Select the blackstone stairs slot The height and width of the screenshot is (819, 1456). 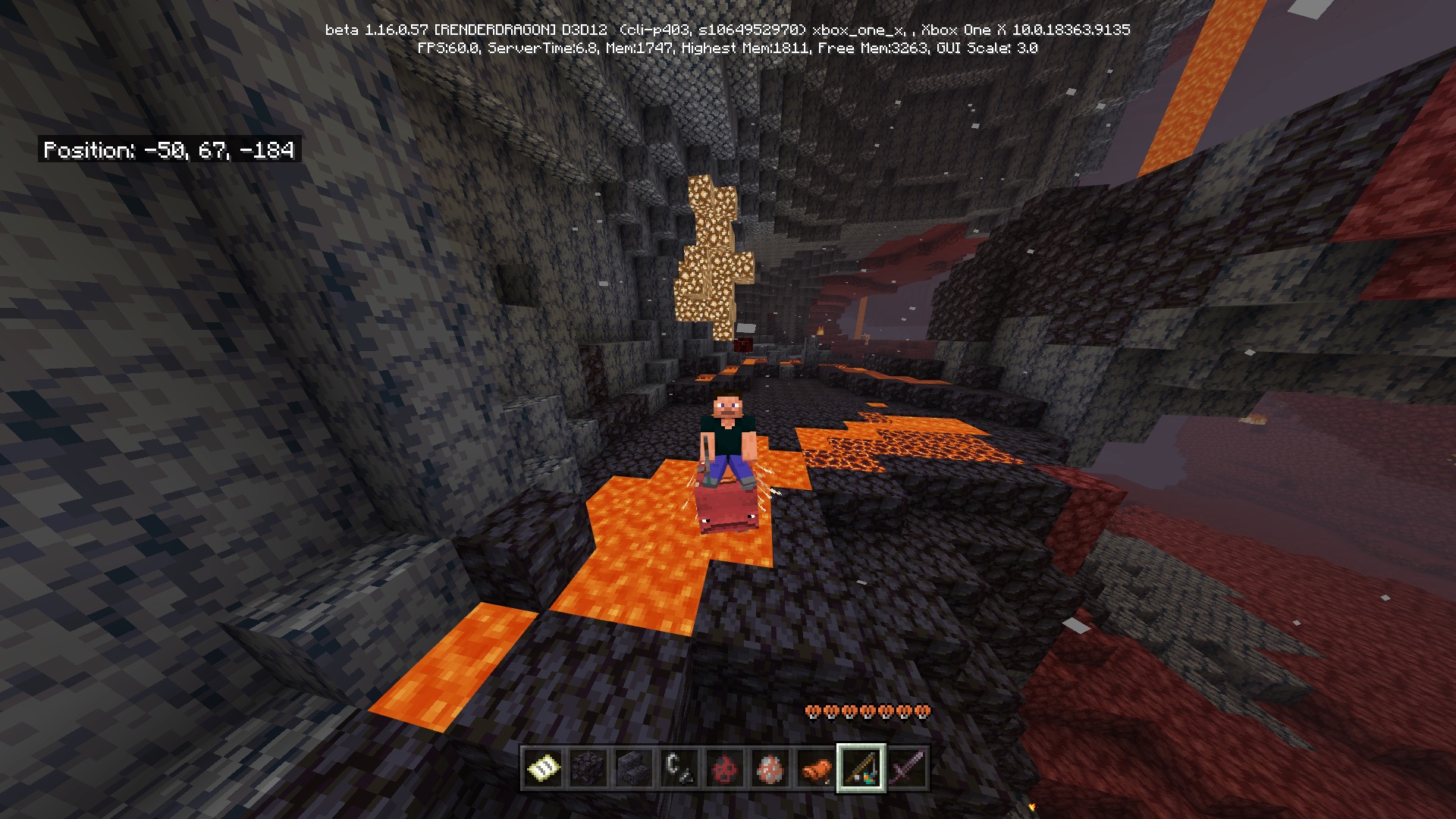(x=633, y=768)
